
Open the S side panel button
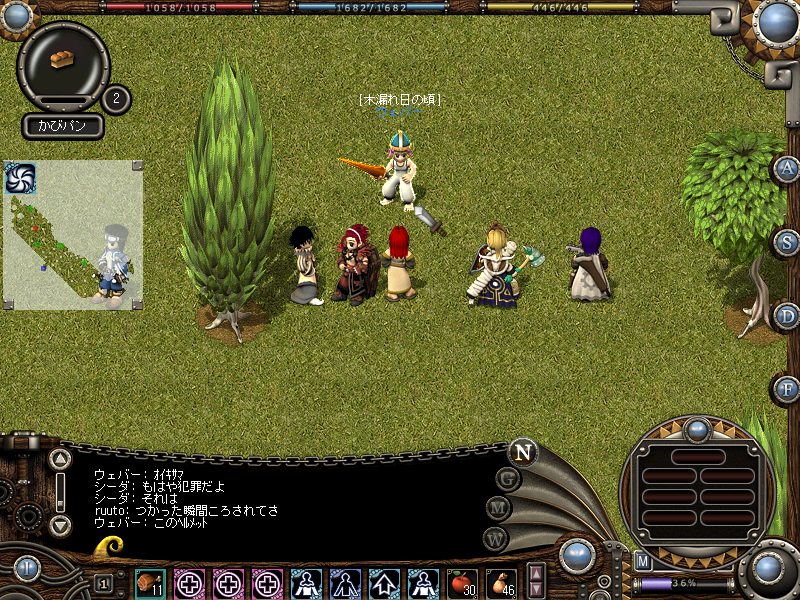[x=786, y=243]
